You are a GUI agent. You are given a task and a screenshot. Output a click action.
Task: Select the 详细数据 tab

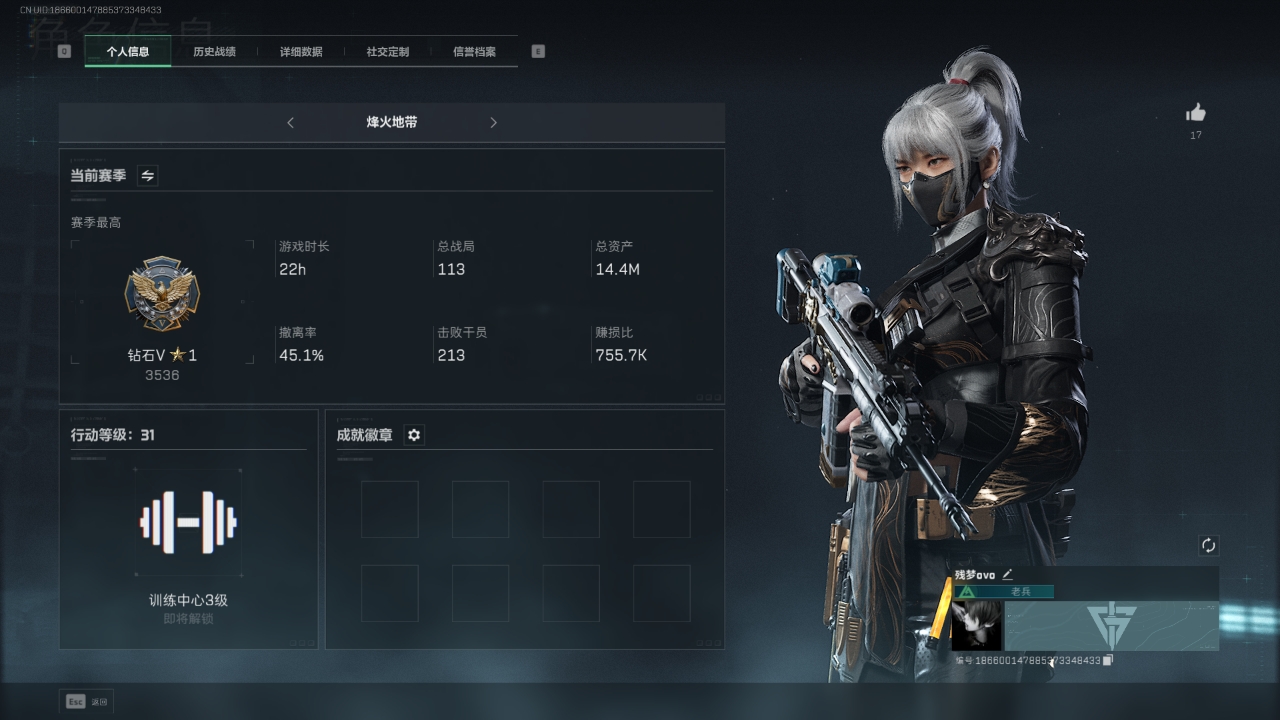pyautogui.click(x=301, y=52)
